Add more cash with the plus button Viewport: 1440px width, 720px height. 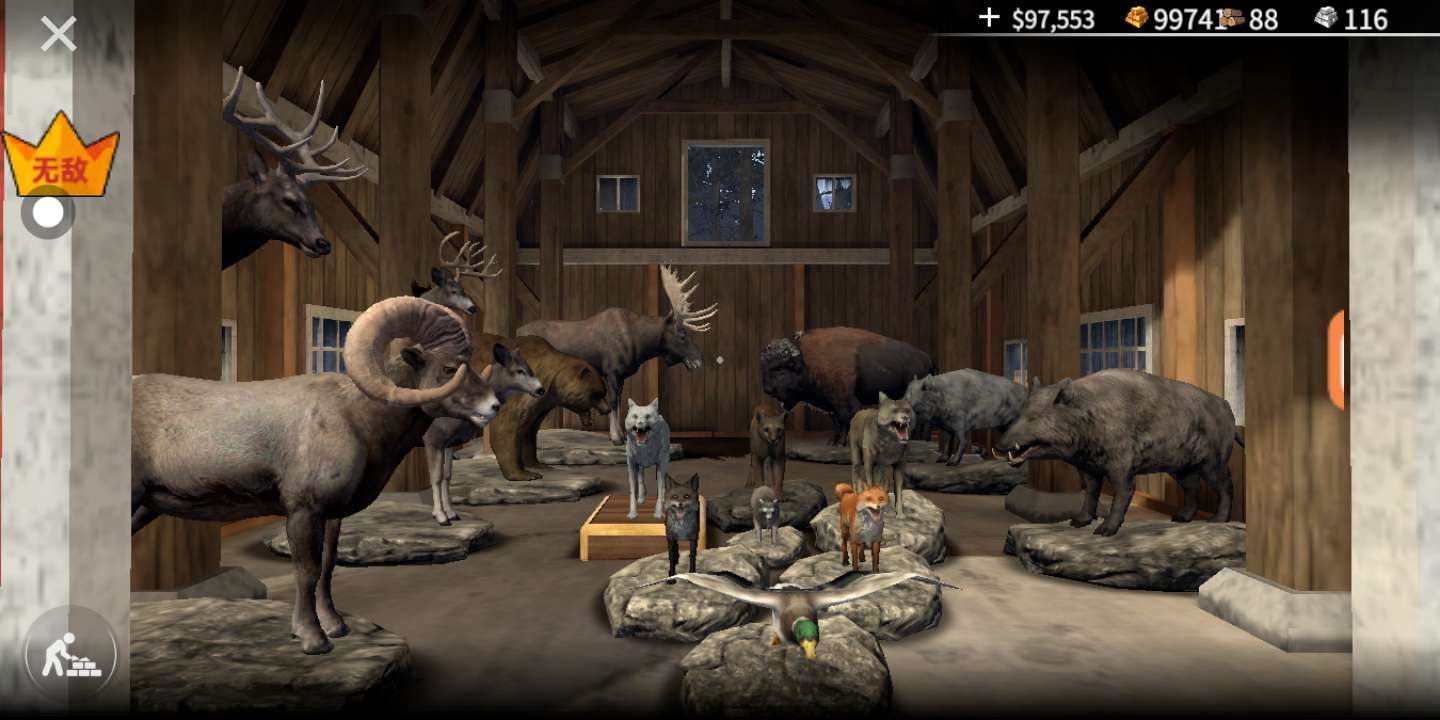(x=988, y=17)
